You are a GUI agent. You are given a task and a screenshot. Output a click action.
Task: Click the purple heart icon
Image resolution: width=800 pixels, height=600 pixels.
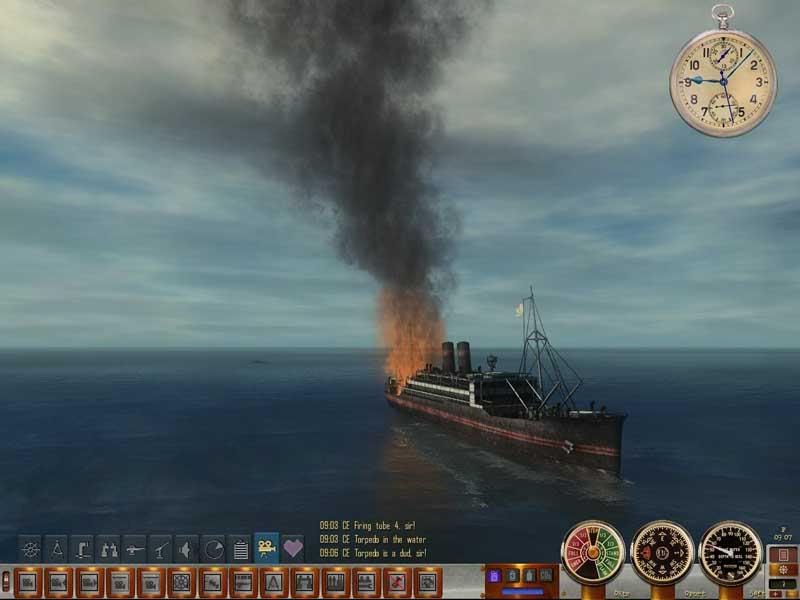(x=292, y=548)
